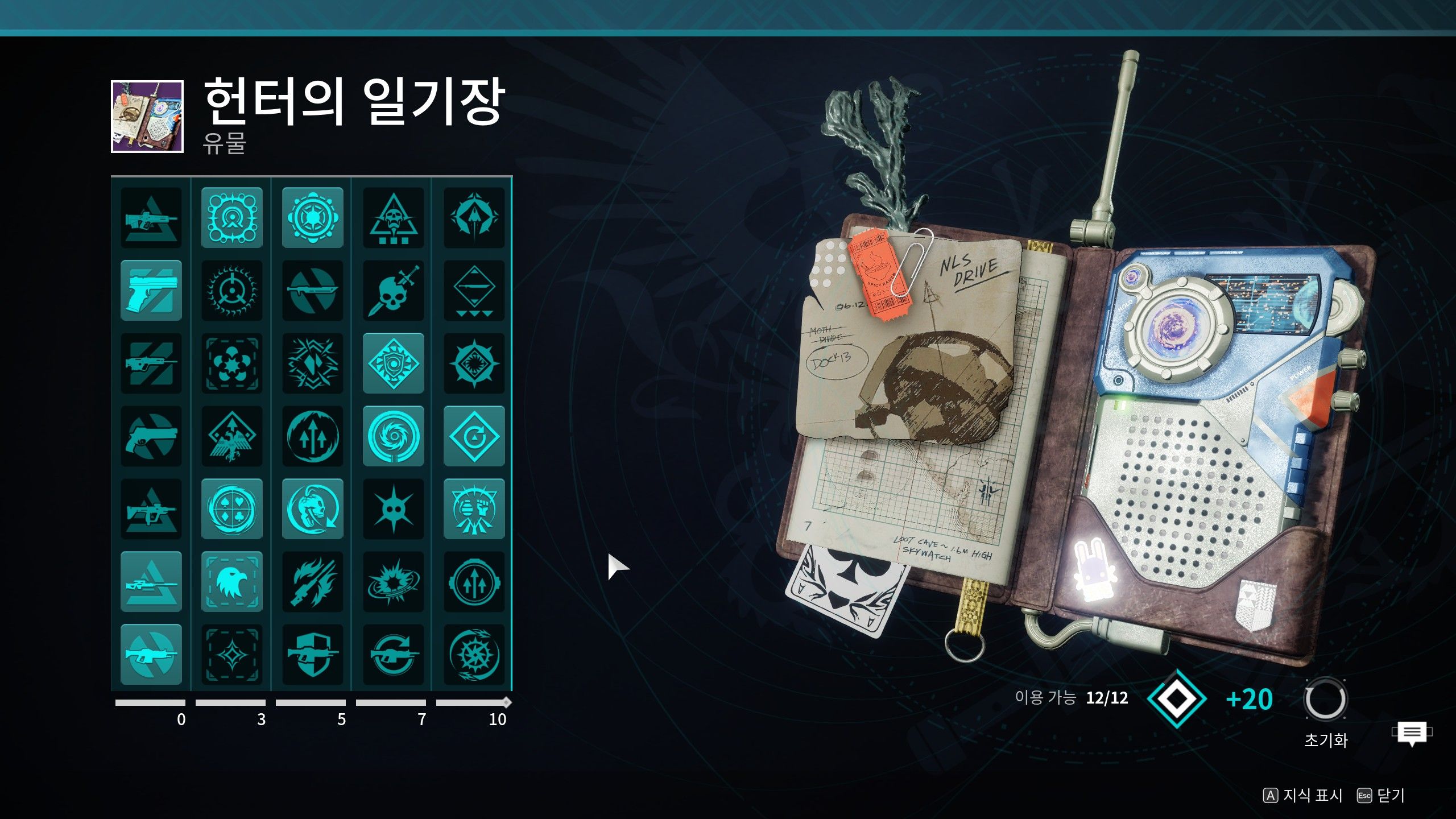Select the pulse rifle perk icon
This screenshot has width=1456, height=819.
[151, 362]
